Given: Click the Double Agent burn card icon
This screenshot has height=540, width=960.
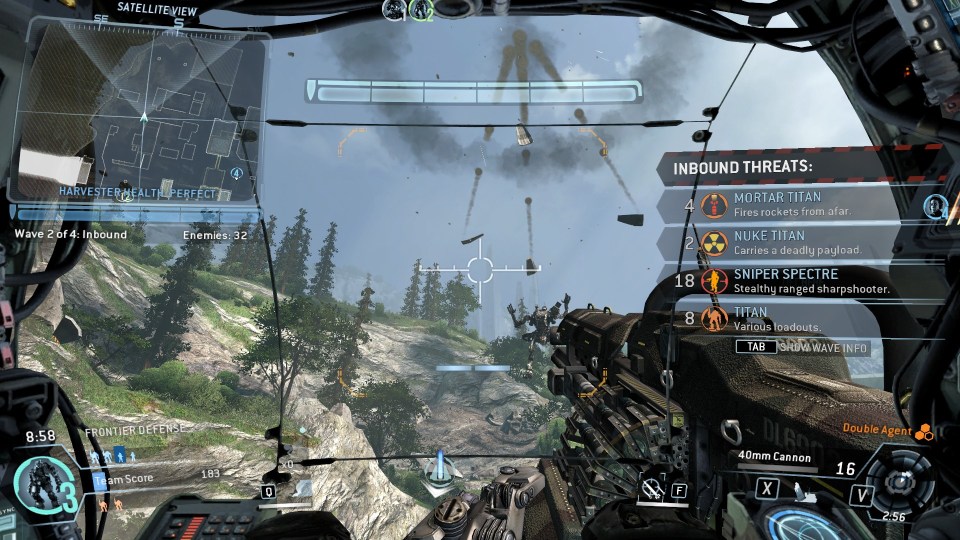Looking at the screenshot, I should point(924,431).
